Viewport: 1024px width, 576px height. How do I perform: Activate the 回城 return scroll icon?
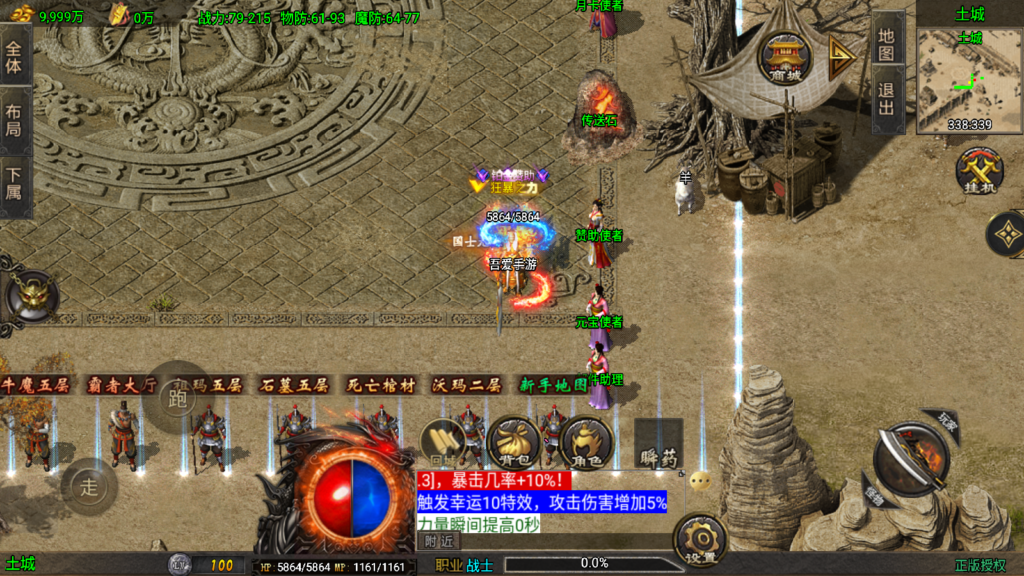[441, 443]
